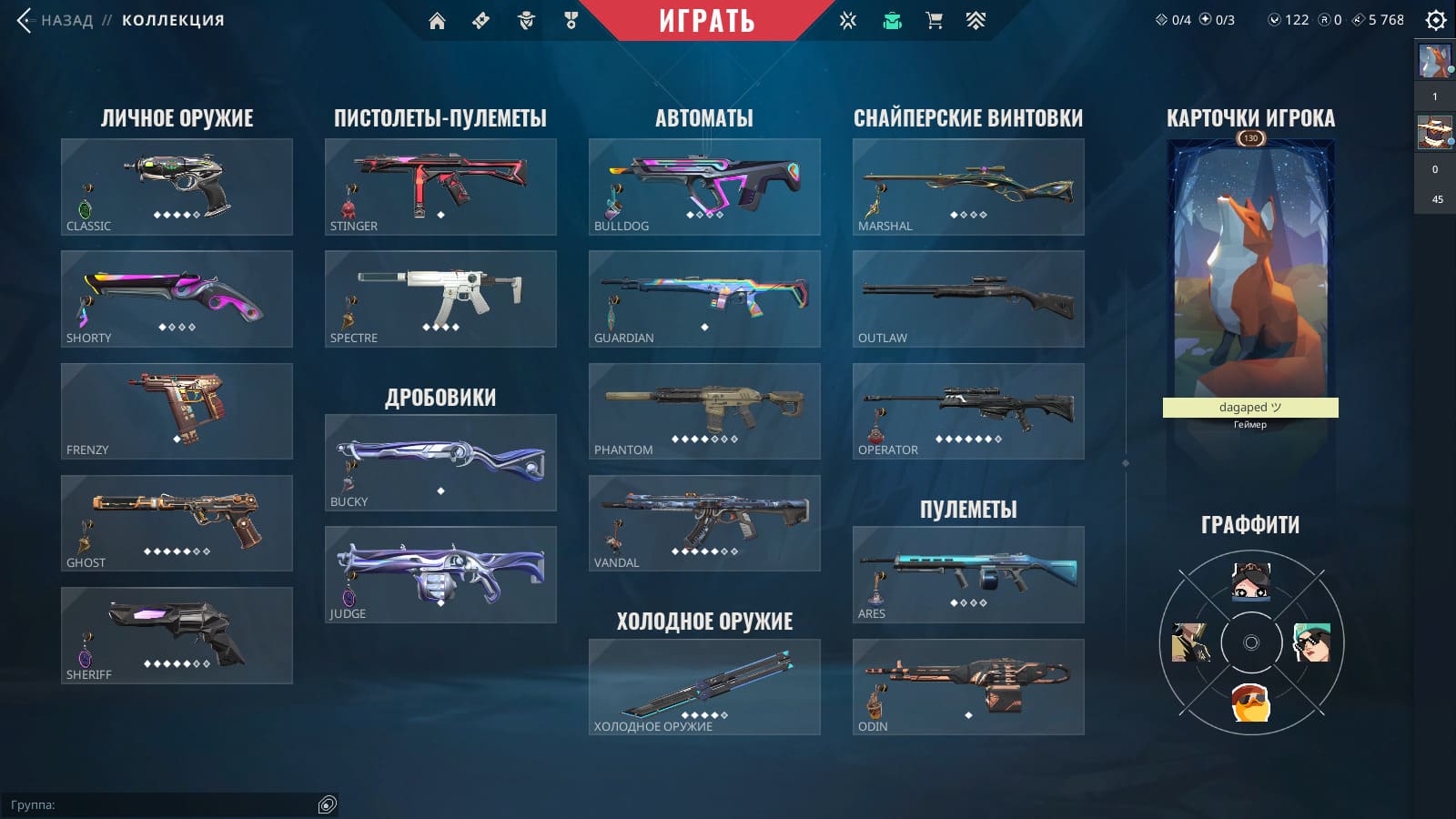Screen dimensions: 1456x819
Task: Open the settings gear
Action: (x=1435, y=20)
